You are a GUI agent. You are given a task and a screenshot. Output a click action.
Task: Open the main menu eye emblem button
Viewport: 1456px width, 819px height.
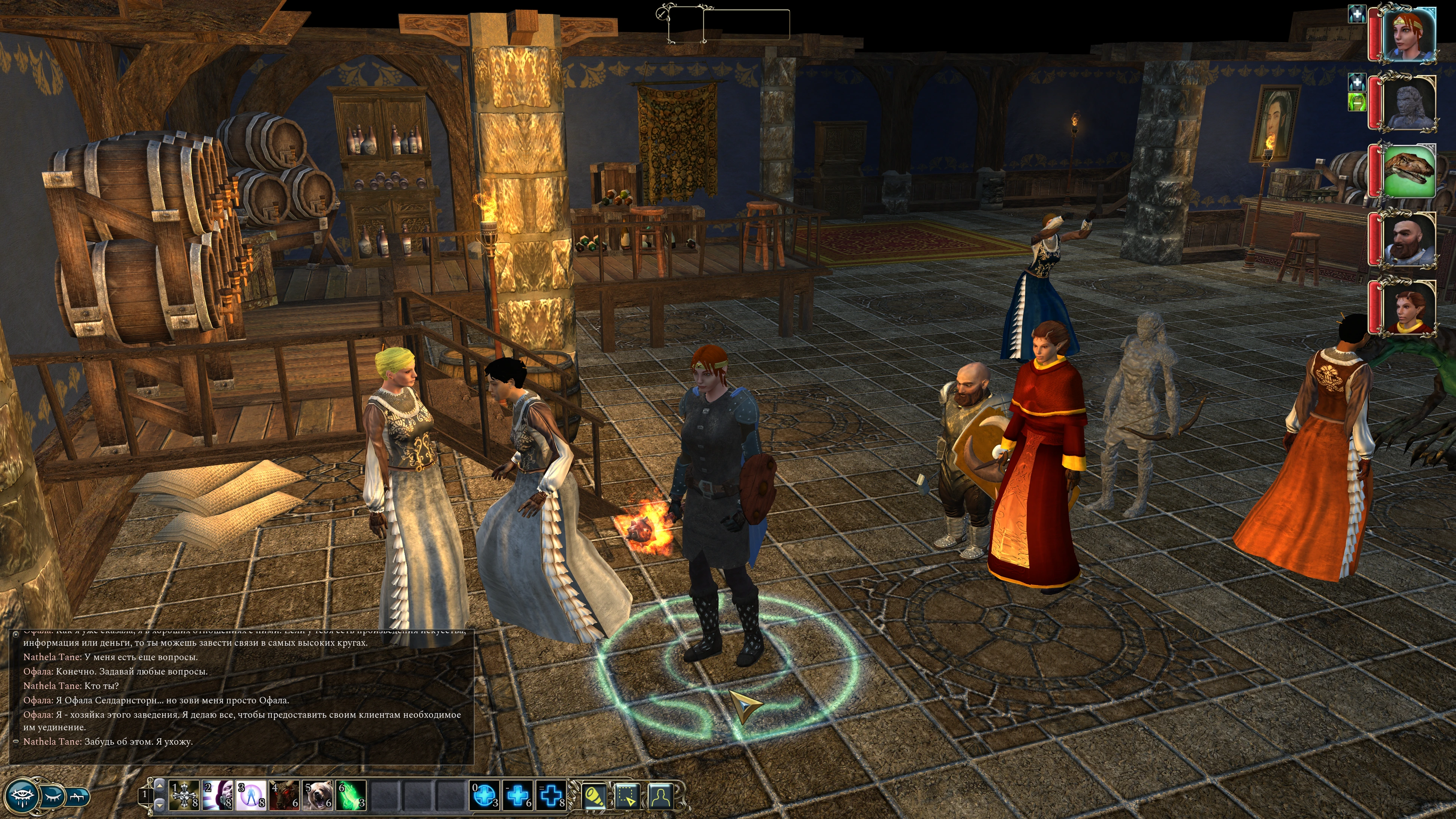point(22,796)
